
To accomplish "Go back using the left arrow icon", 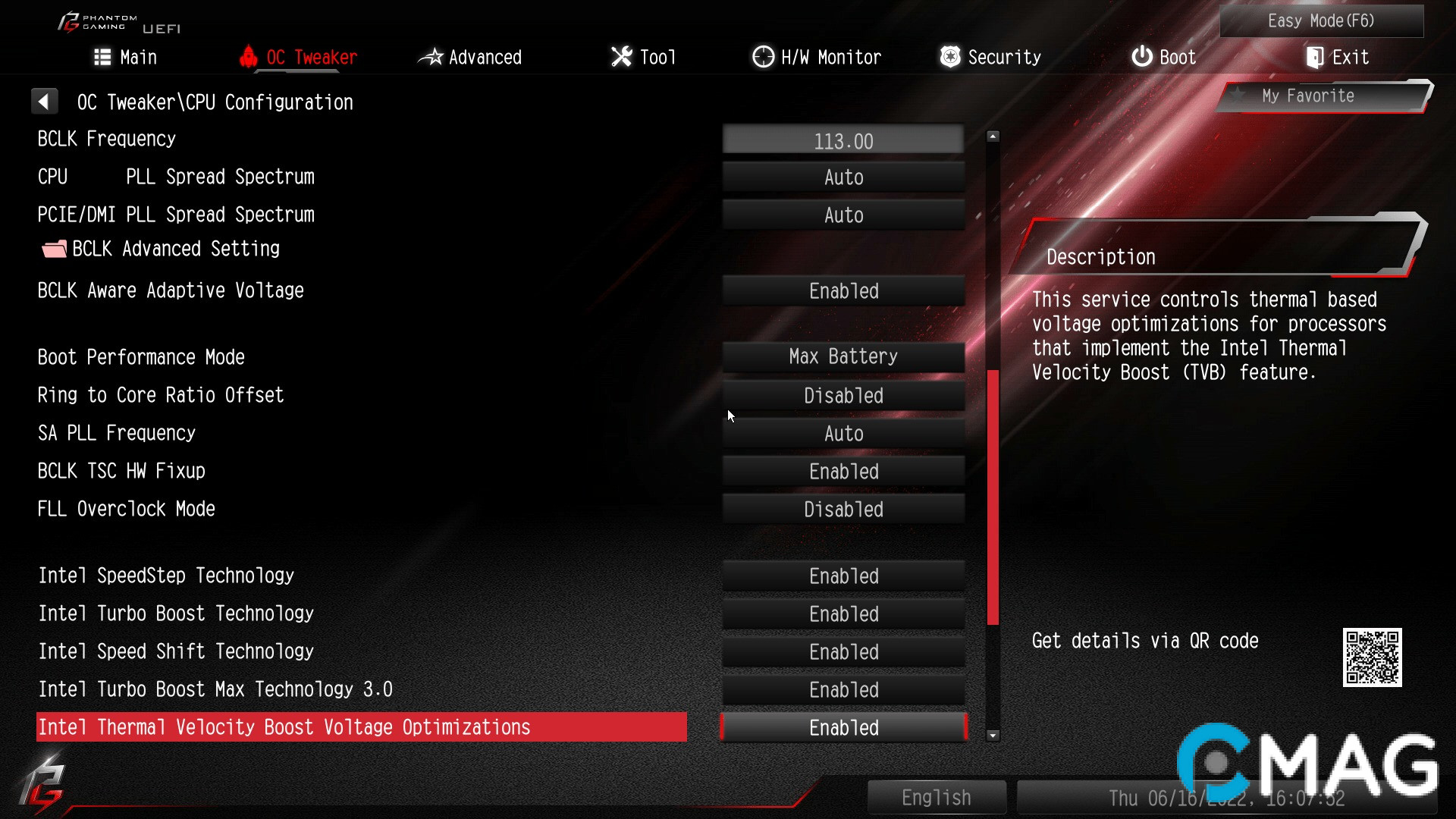I will [45, 101].
